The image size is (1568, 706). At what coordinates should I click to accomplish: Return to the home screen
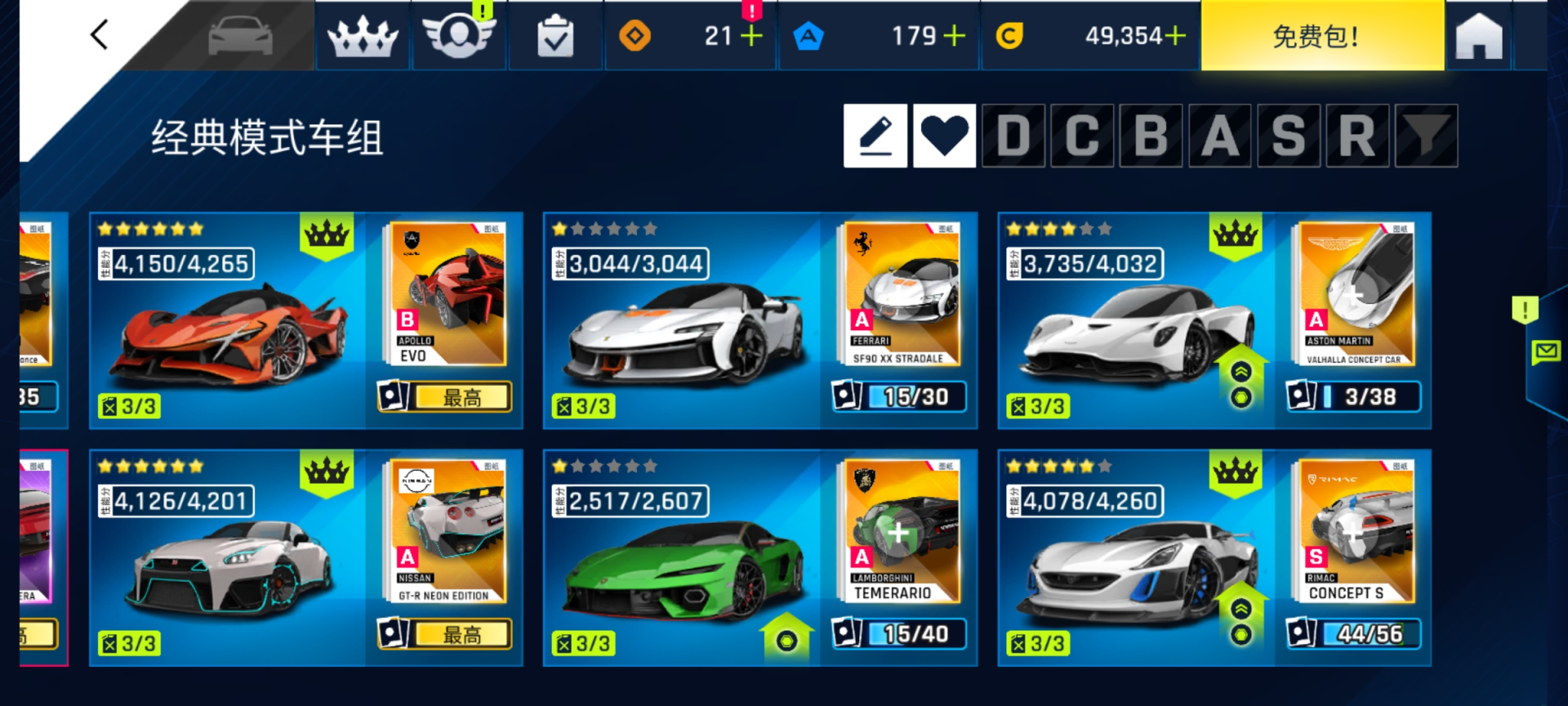[x=1478, y=37]
